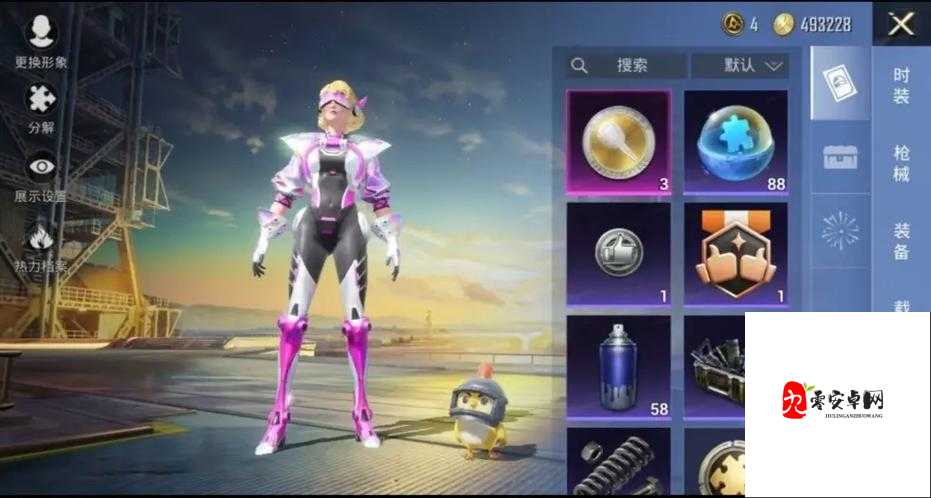Image resolution: width=931 pixels, height=498 pixels.
Task: Select the blue puzzle-piece orb item
Action: point(735,142)
